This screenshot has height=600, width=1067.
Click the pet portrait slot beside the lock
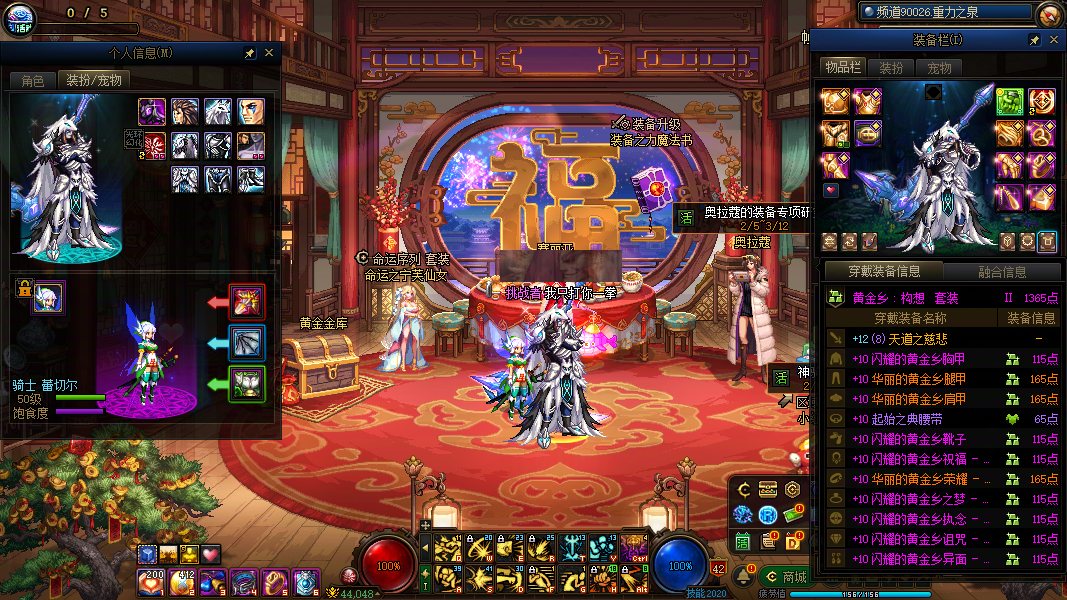(x=49, y=297)
